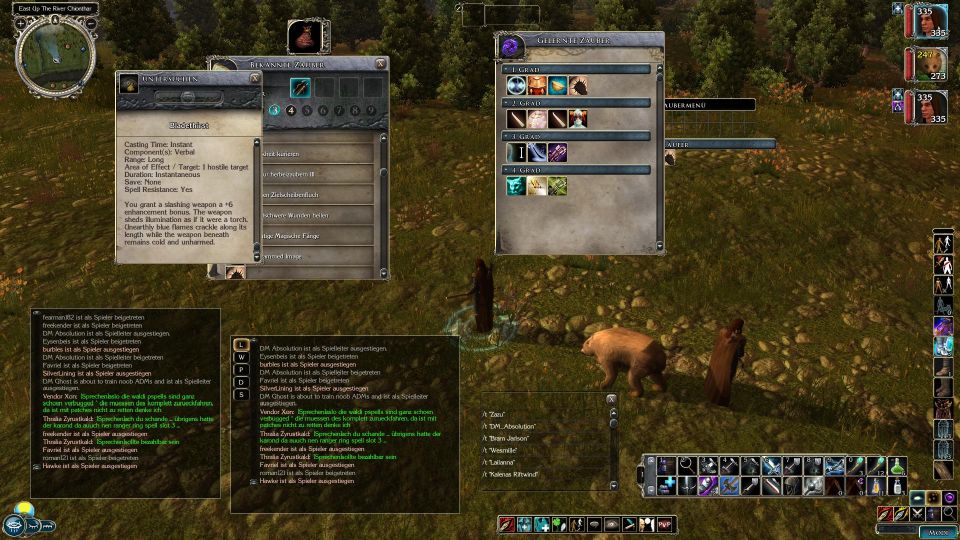
Task: Select spell level 4 circle in Bekannte Zauber
Action: click(291, 110)
